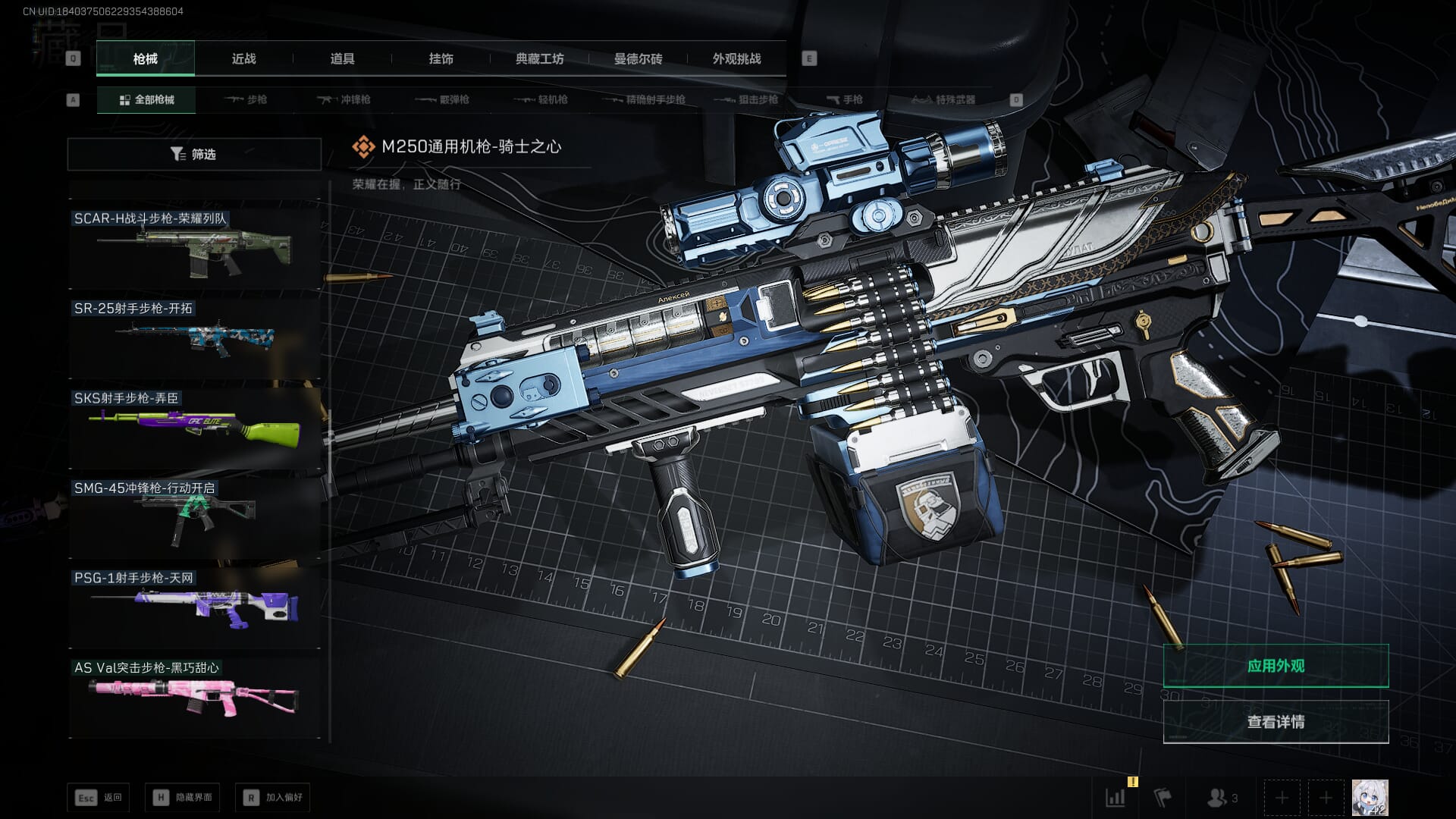Click the 应用外观 apply skin button
Viewport: 1456px width, 819px height.
click(1276, 666)
